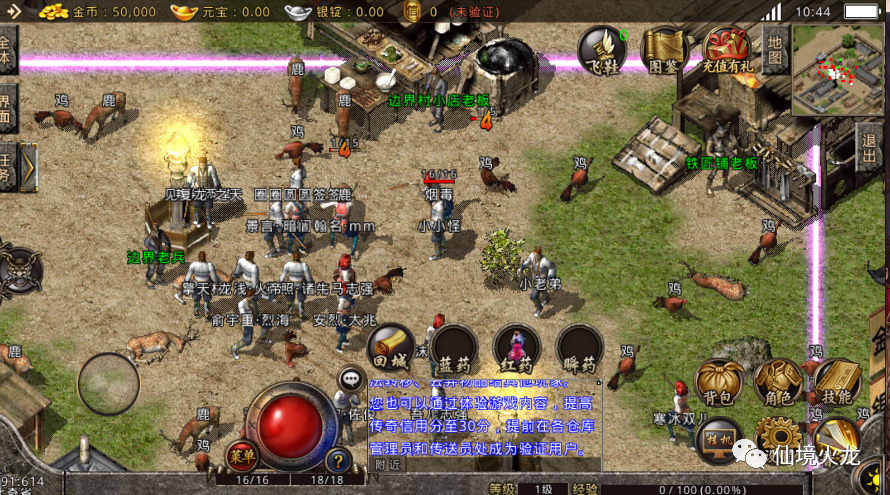Select the 附近 nearby chat tab
Viewport: 890px width, 495px height.
(x=386, y=464)
